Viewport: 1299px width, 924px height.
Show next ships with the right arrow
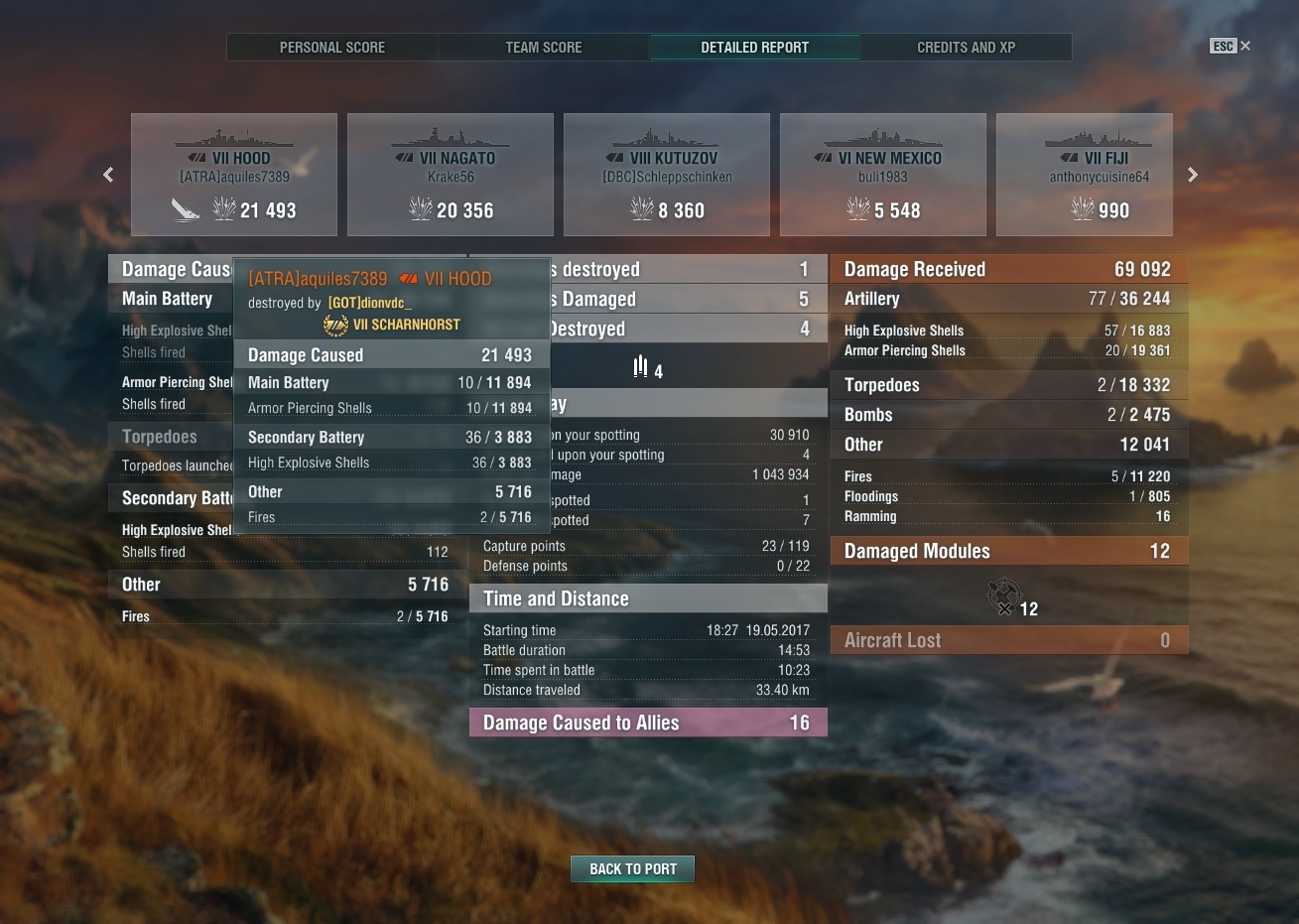click(x=1192, y=175)
